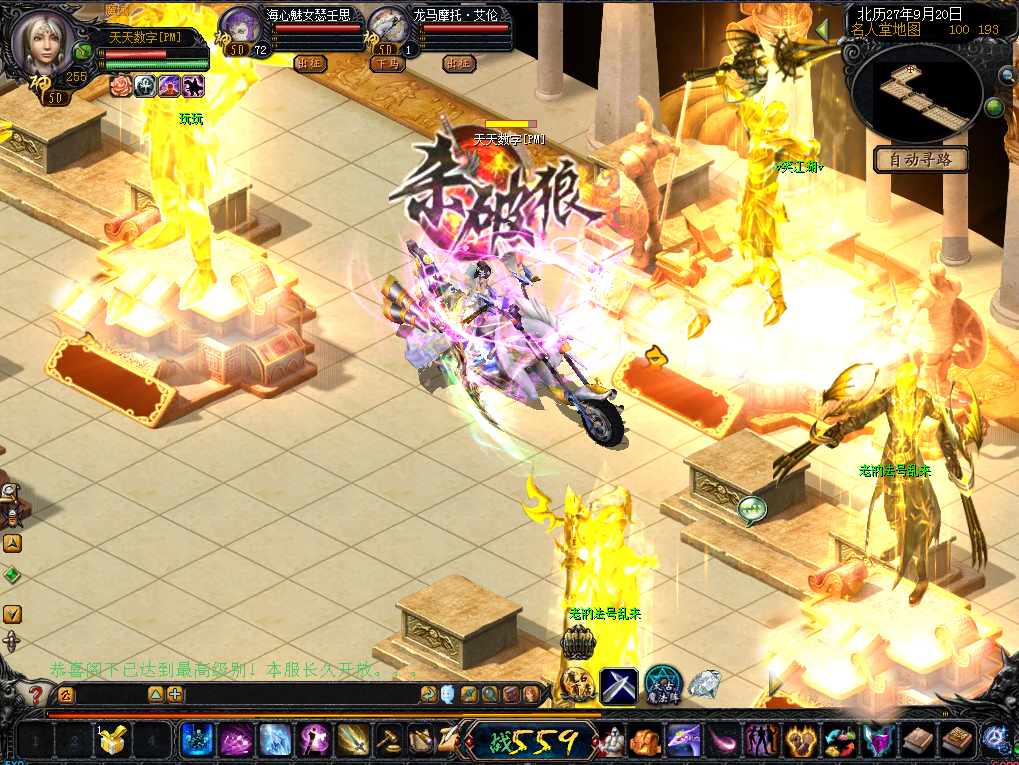Open the red question mark help button
1019x765 pixels.
(x=36, y=694)
